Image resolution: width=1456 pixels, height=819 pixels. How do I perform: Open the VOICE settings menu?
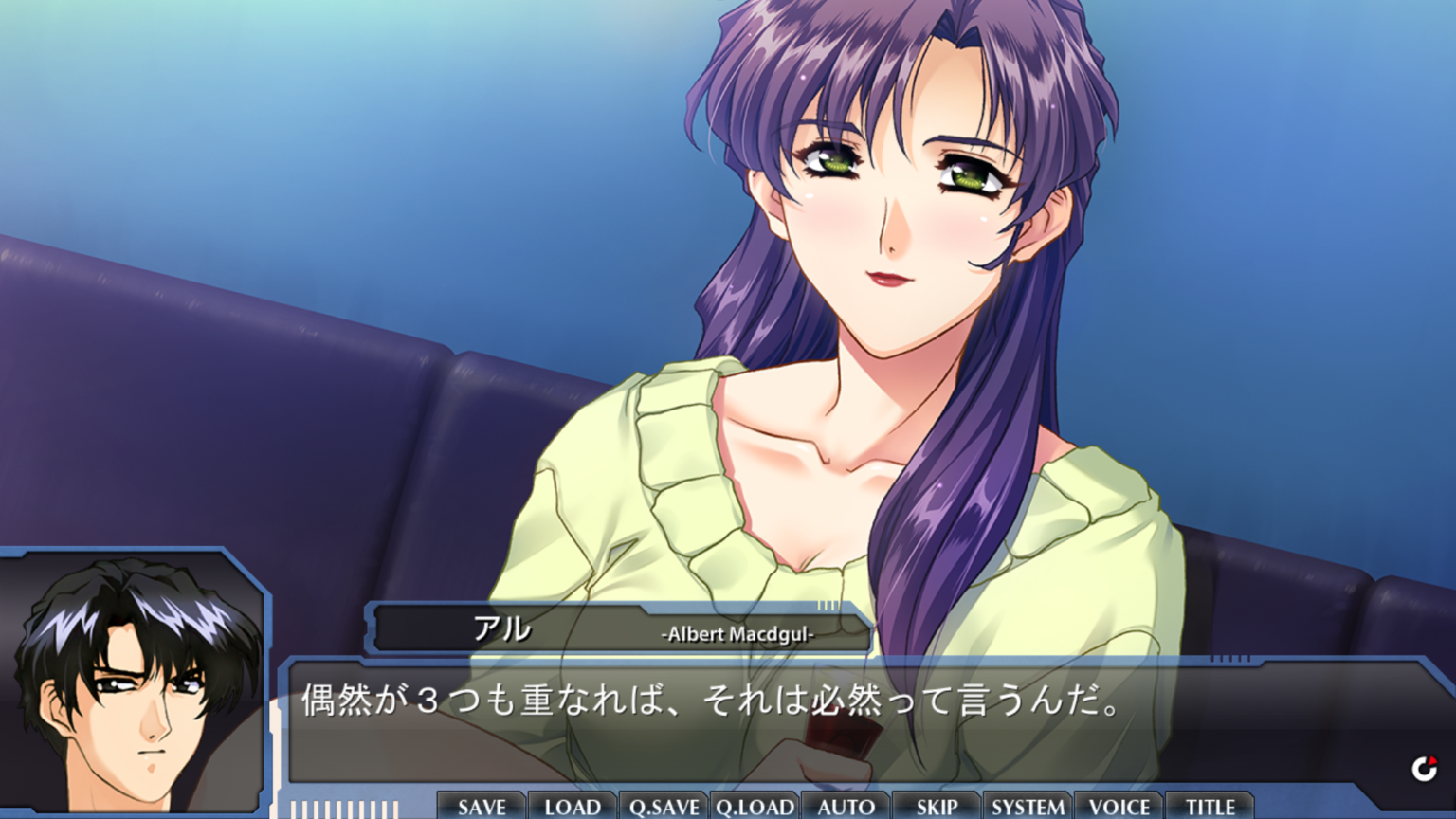pos(1120,807)
